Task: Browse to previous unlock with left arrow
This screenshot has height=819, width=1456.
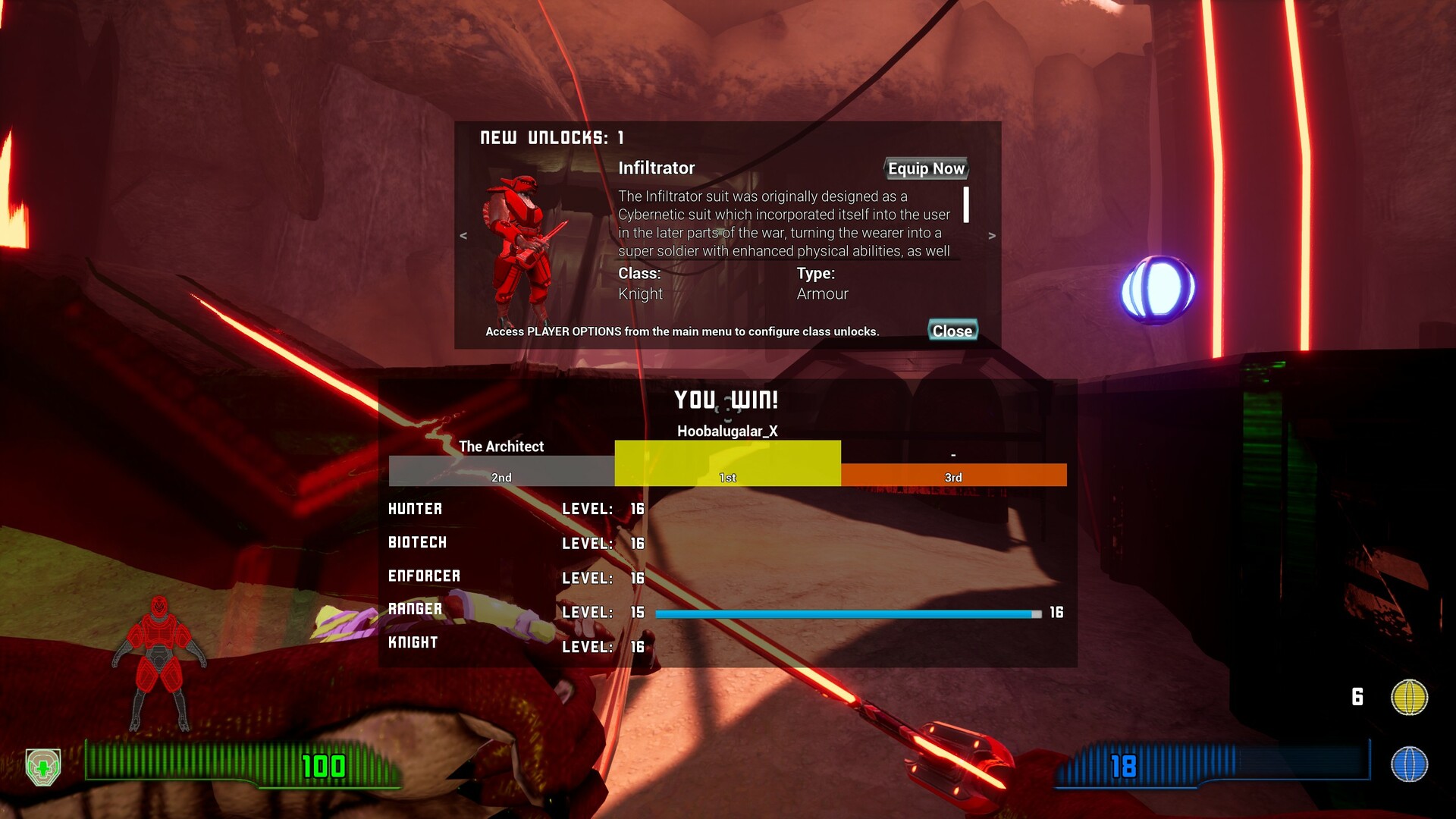Action: pyautogui.click(x=462, y=236)
